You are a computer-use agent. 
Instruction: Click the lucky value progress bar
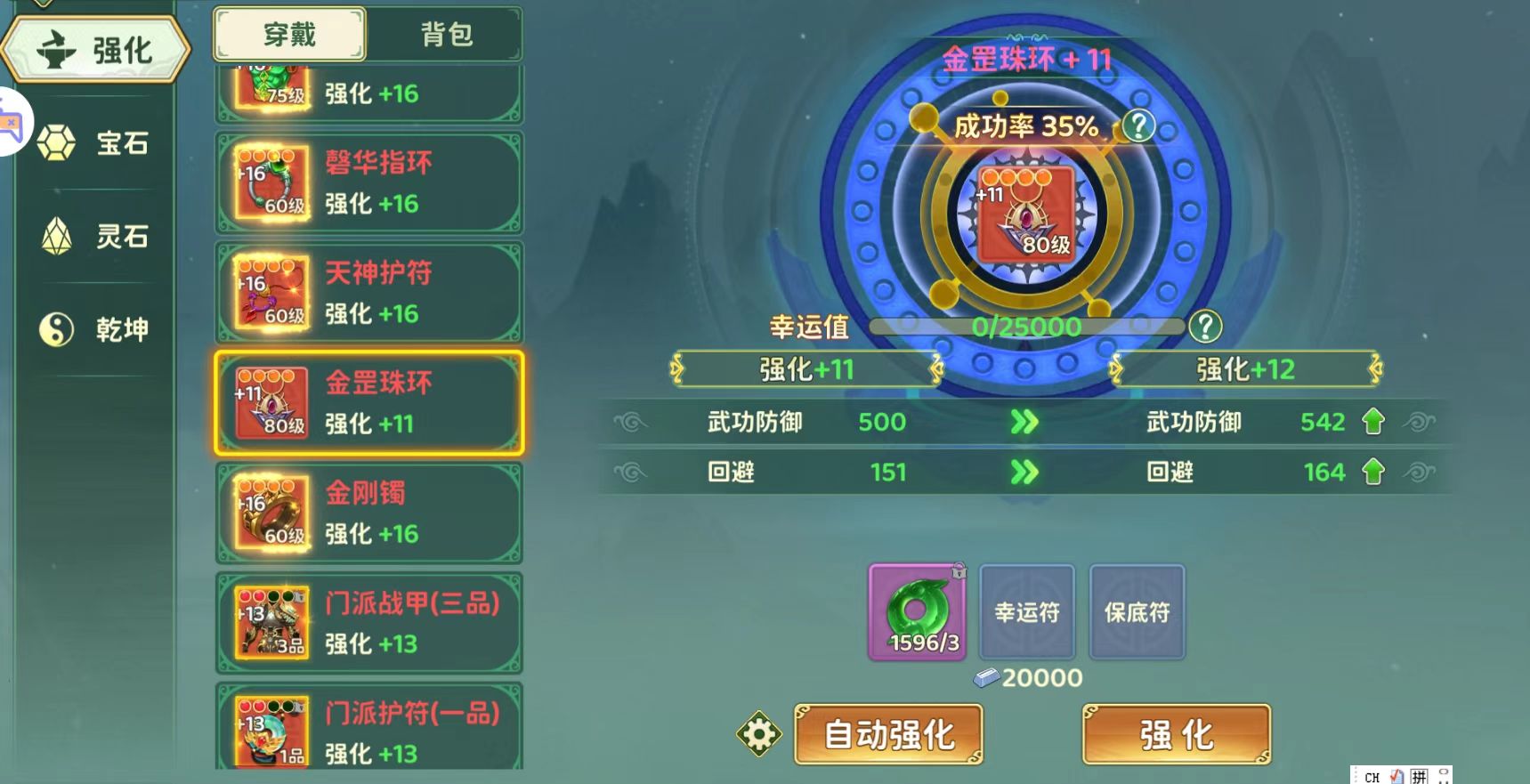tap(1027, 327)
